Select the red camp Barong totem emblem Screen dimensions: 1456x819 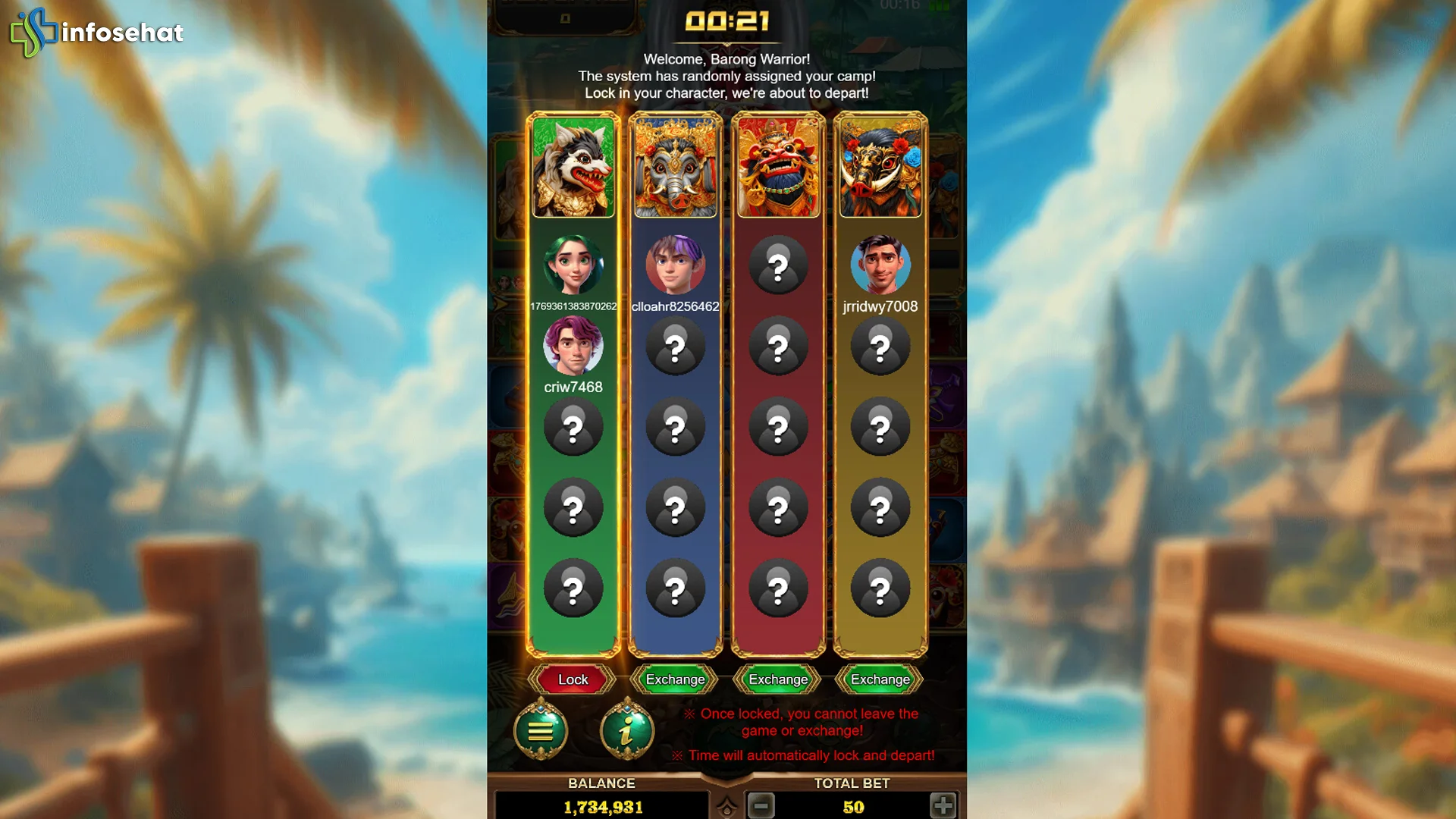pos(777,166)
